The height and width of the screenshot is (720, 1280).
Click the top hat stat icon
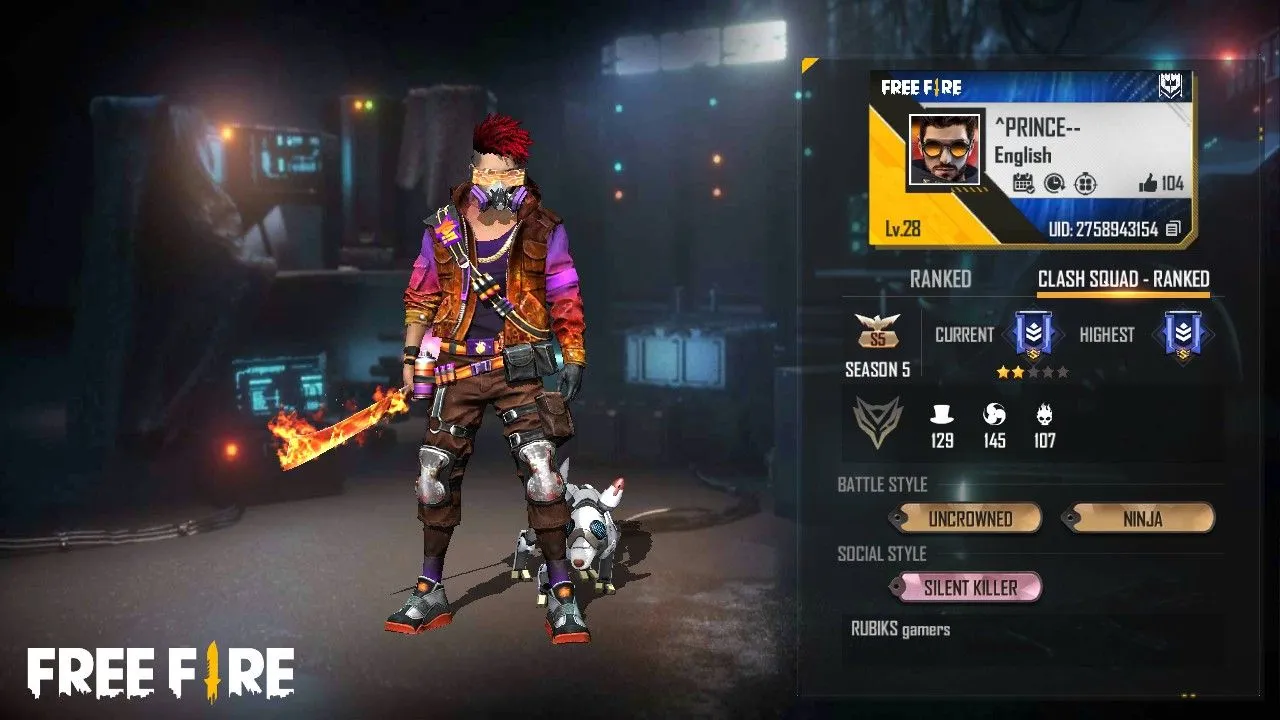(941, 415)
